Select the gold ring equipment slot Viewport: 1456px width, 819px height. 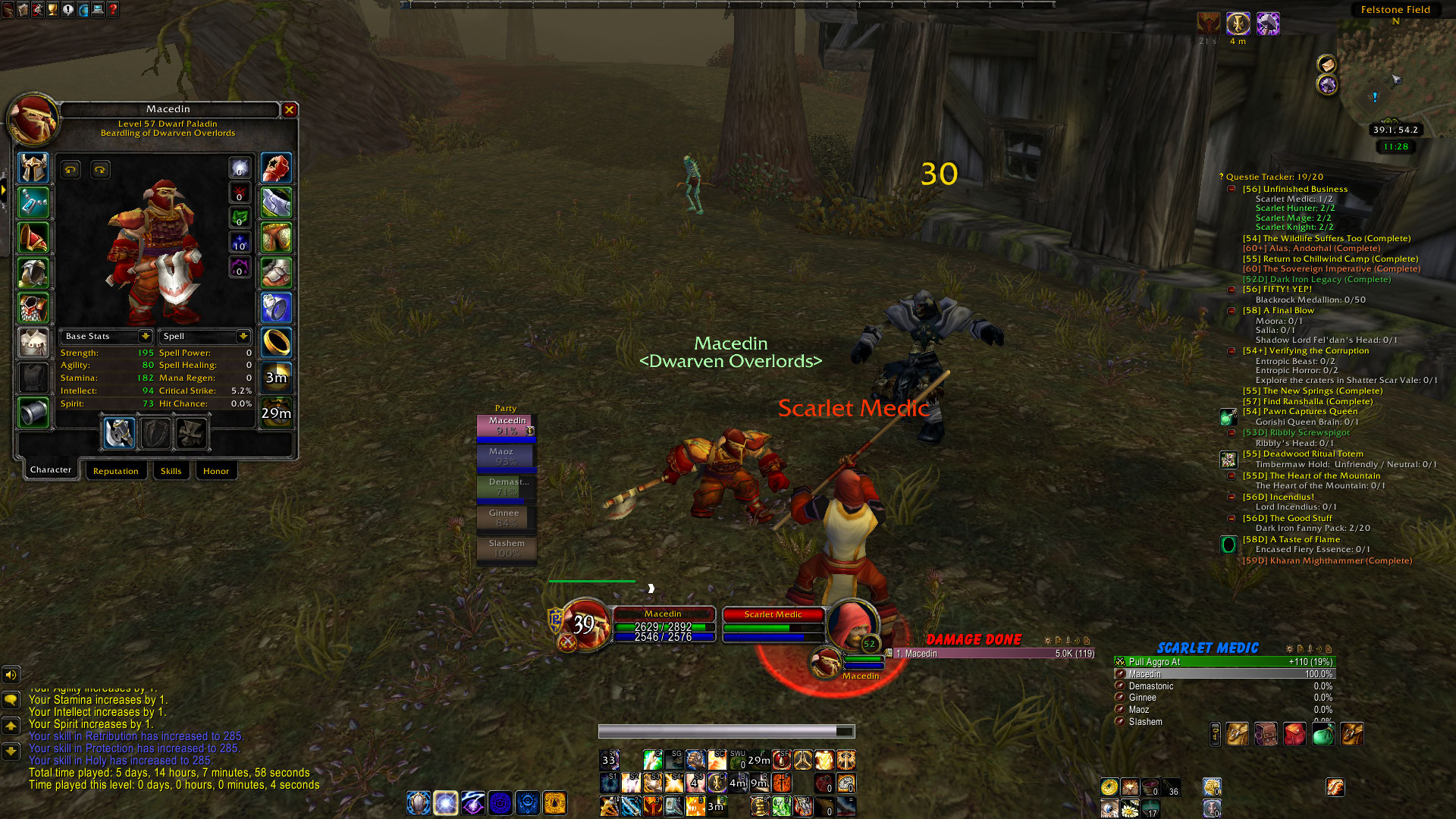point(276,343)
